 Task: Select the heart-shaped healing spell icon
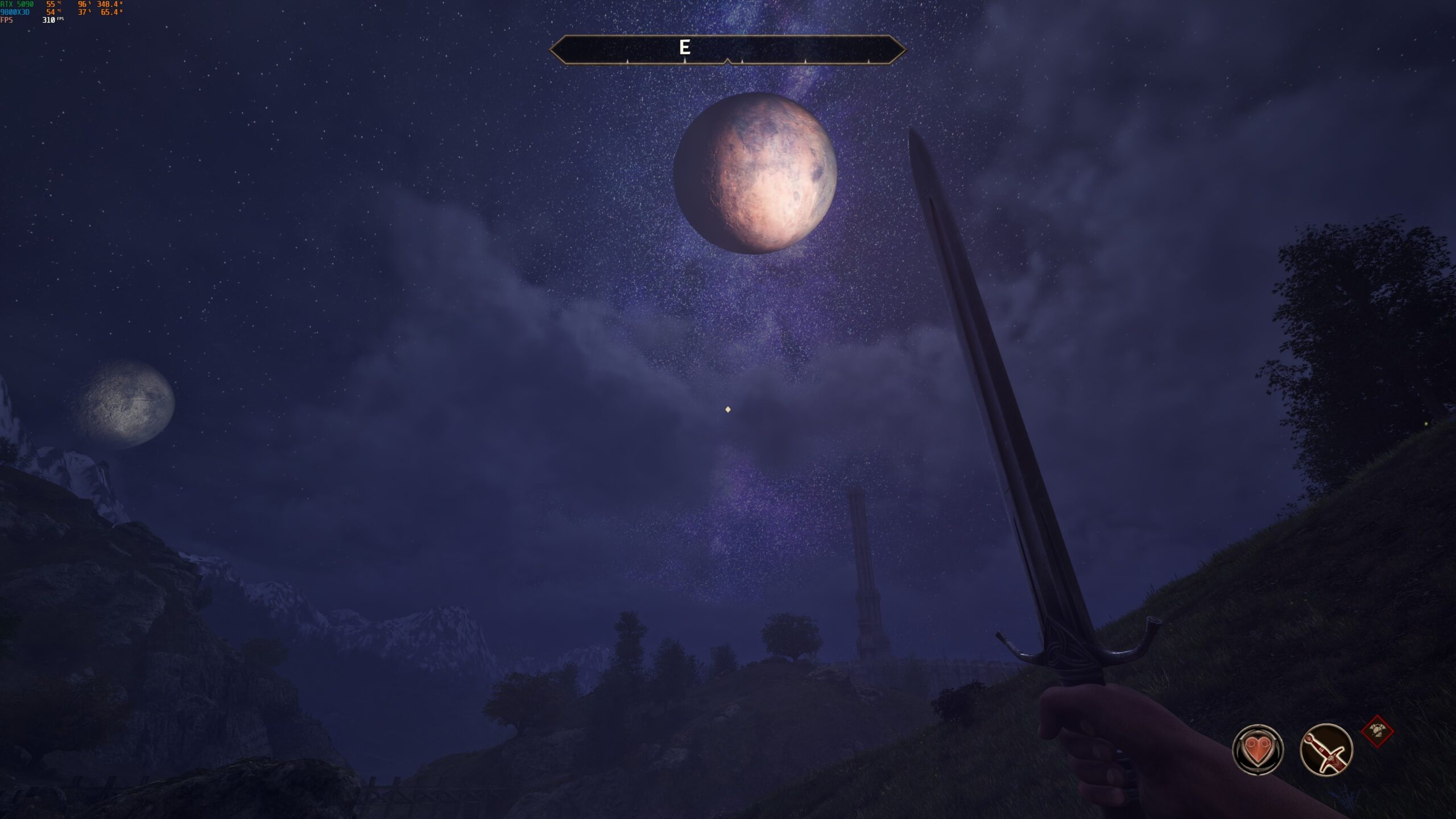(1258, 750)
